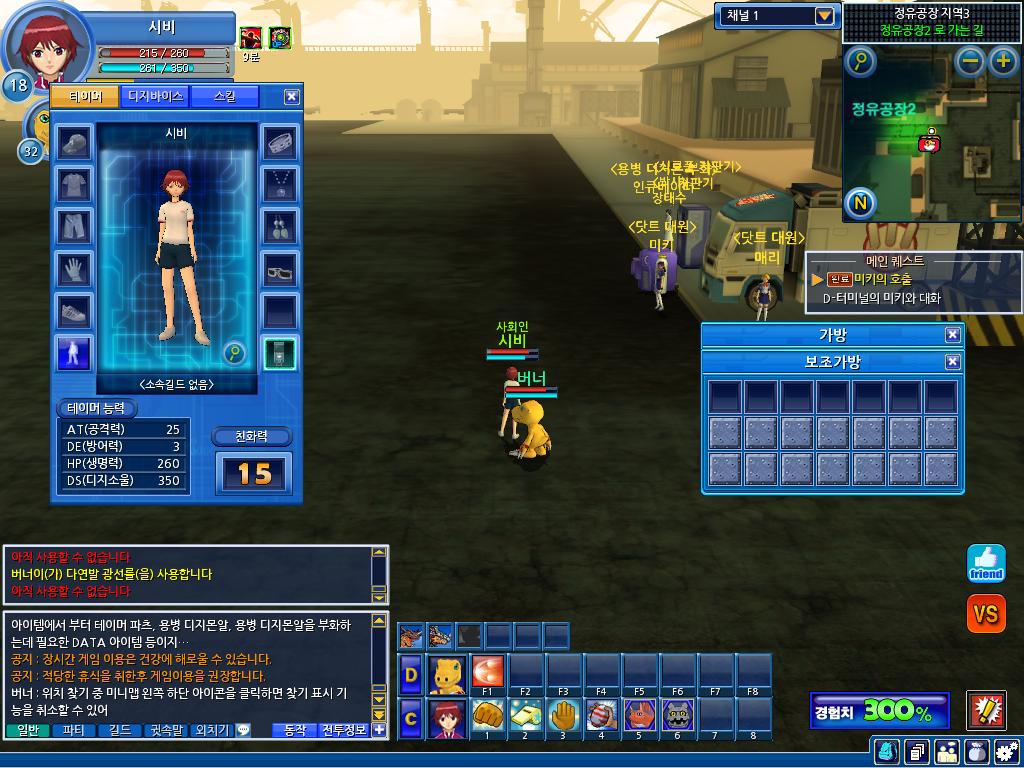Switch chat to the 파티 tab
Image resolution: width=1024 pixels, height=768 pixels.
click(73, 730)
